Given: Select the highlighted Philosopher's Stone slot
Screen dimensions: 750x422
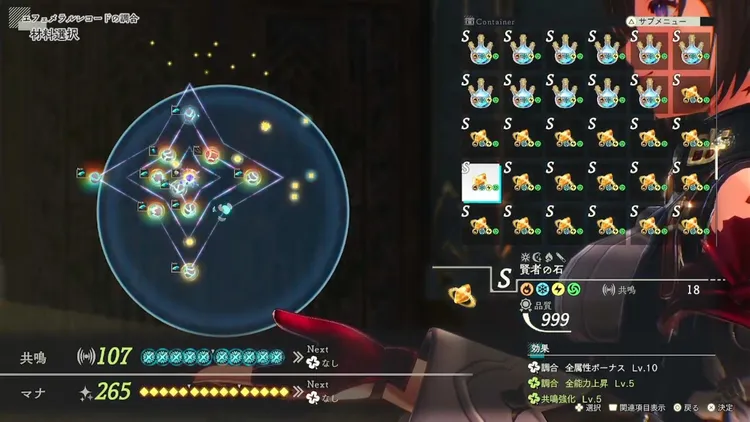Looking at the screenshot, I should (480, 182).
